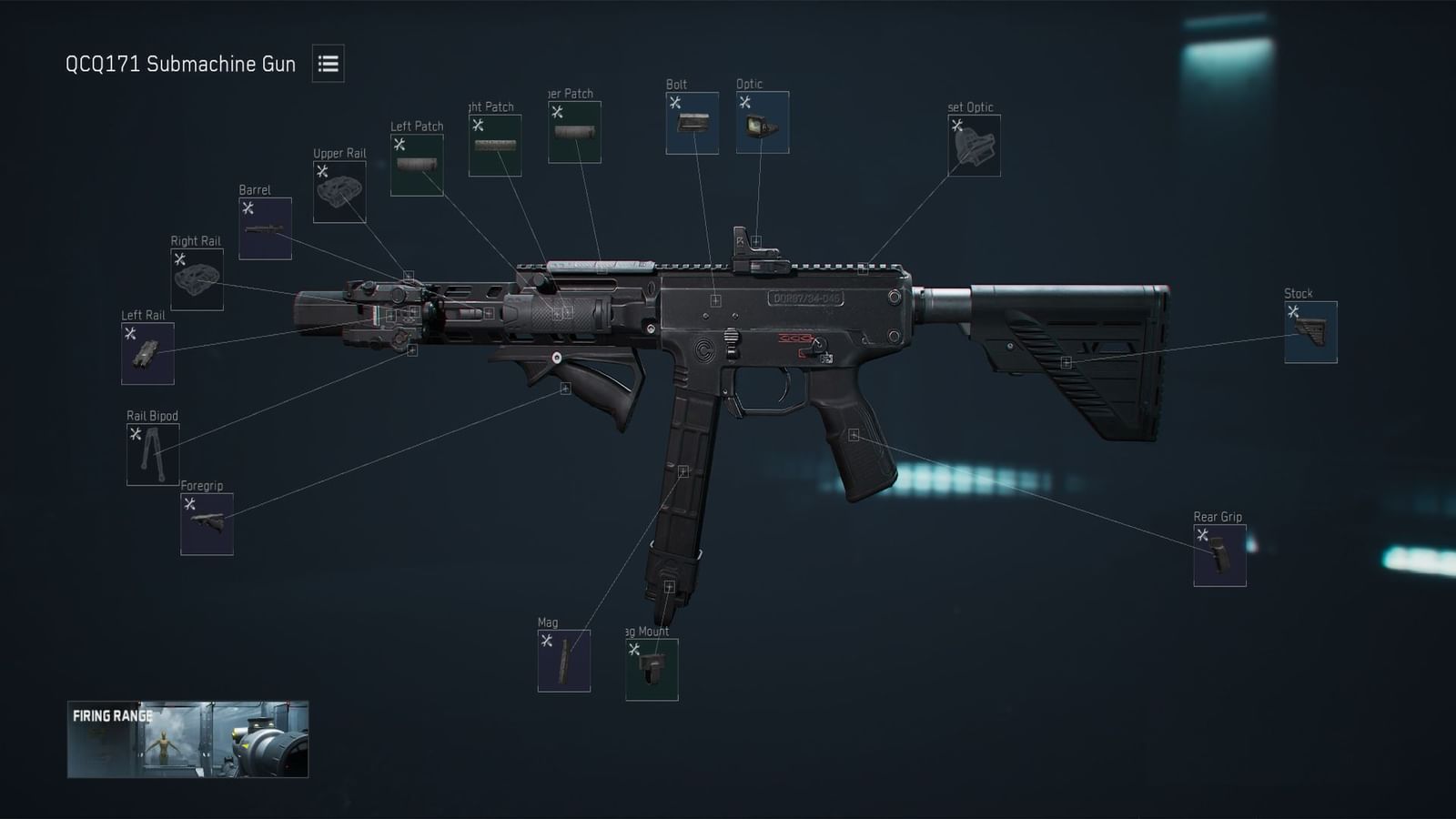Open the Mag Mount slot

pyautogui.click(x=651, y=670)
